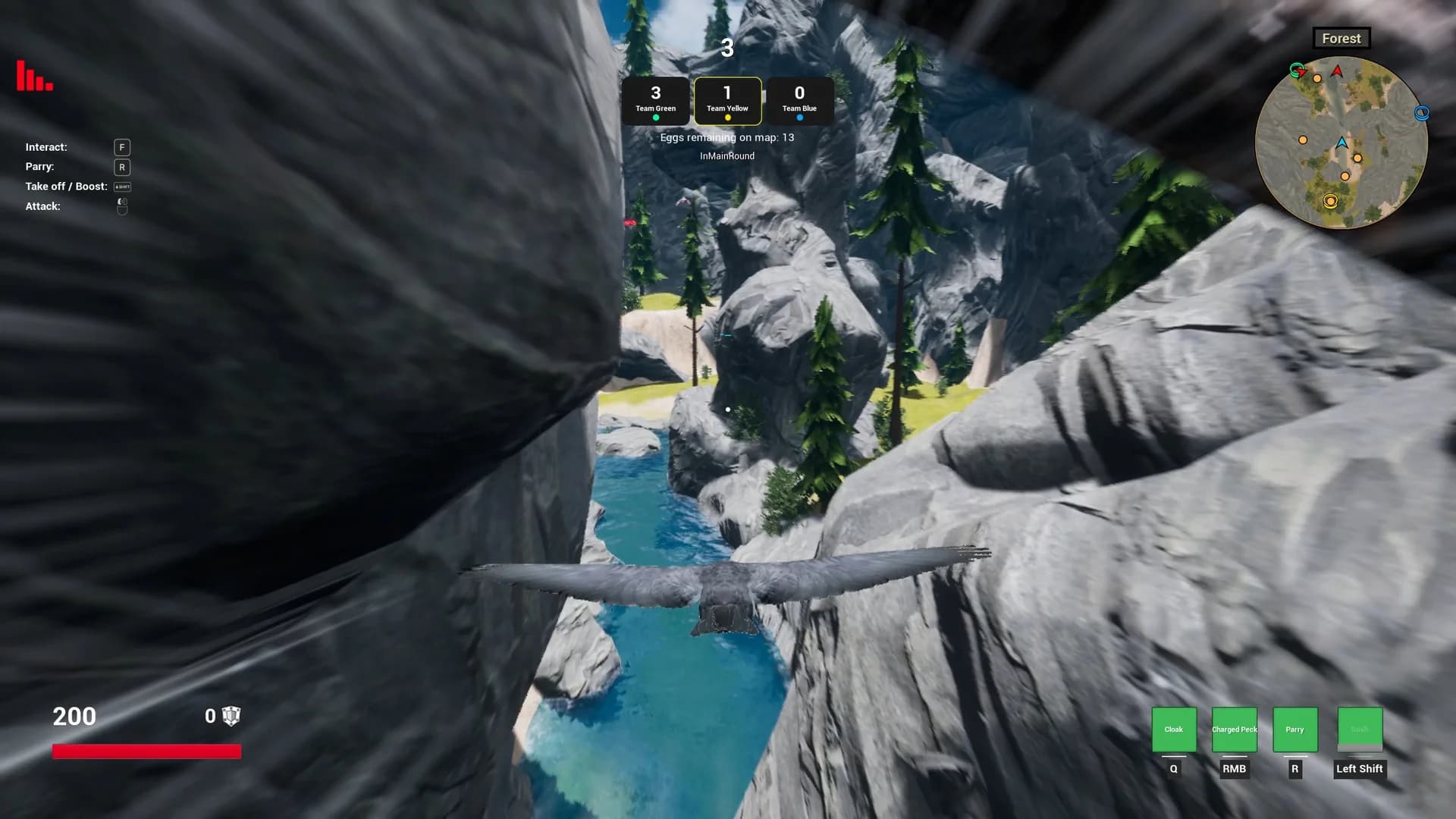Screen dimensions: 1456x819
Task: Click the Team Blue score panel
Action: click(x=799, y=99)
